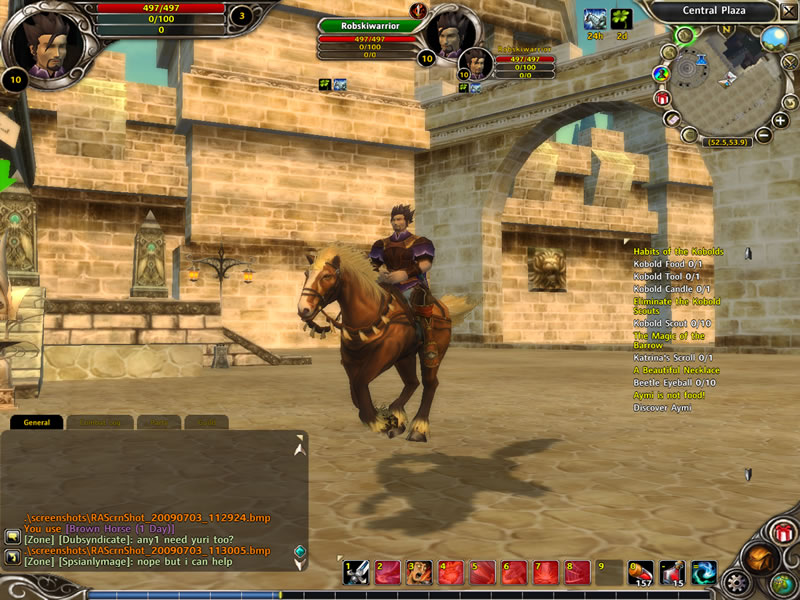The height and width of the screenshot is (600, 800).
Task: Open the world map landscape icon
Action: click(774, 39)
